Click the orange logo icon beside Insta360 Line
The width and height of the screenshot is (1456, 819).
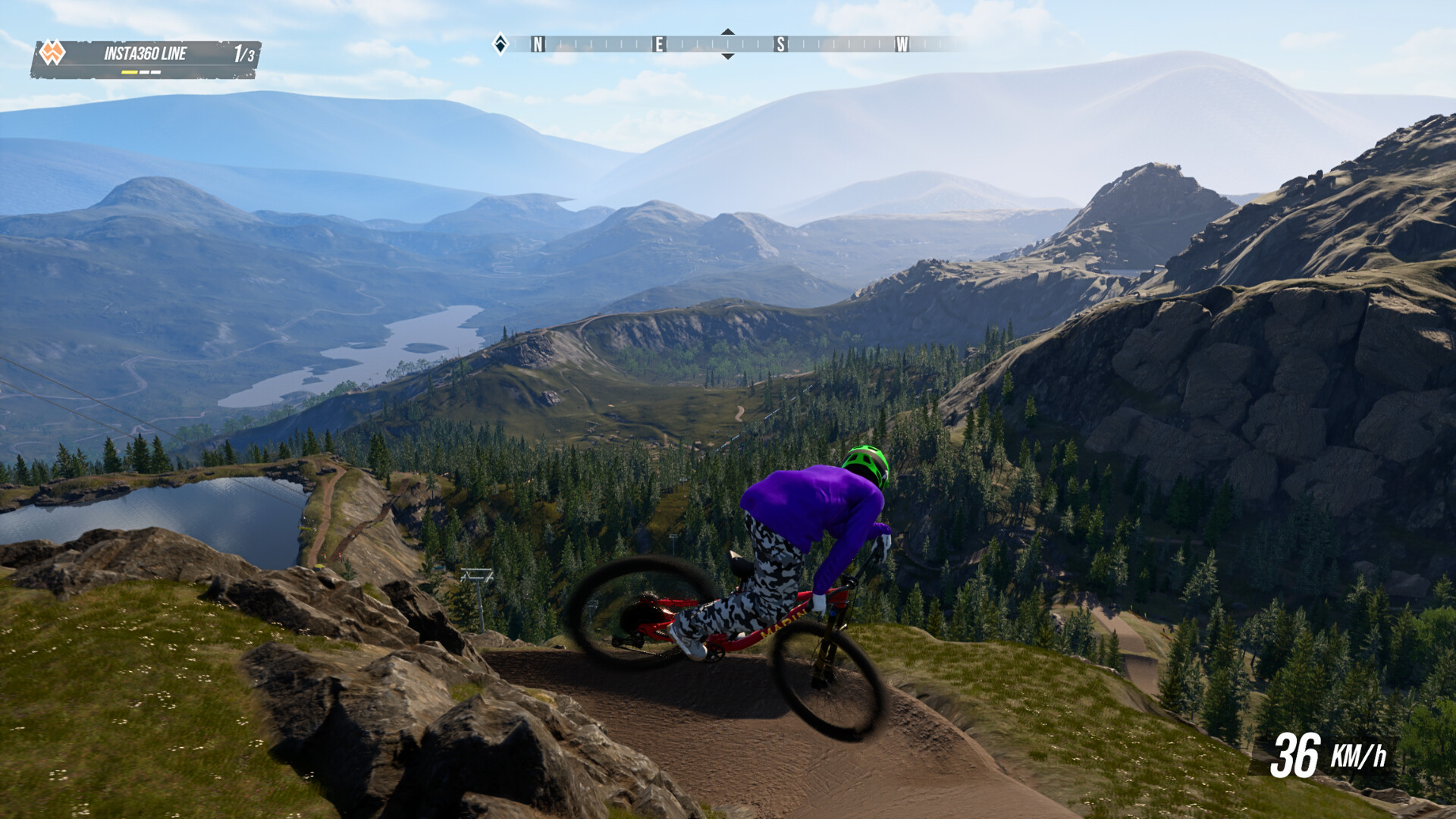52,53
